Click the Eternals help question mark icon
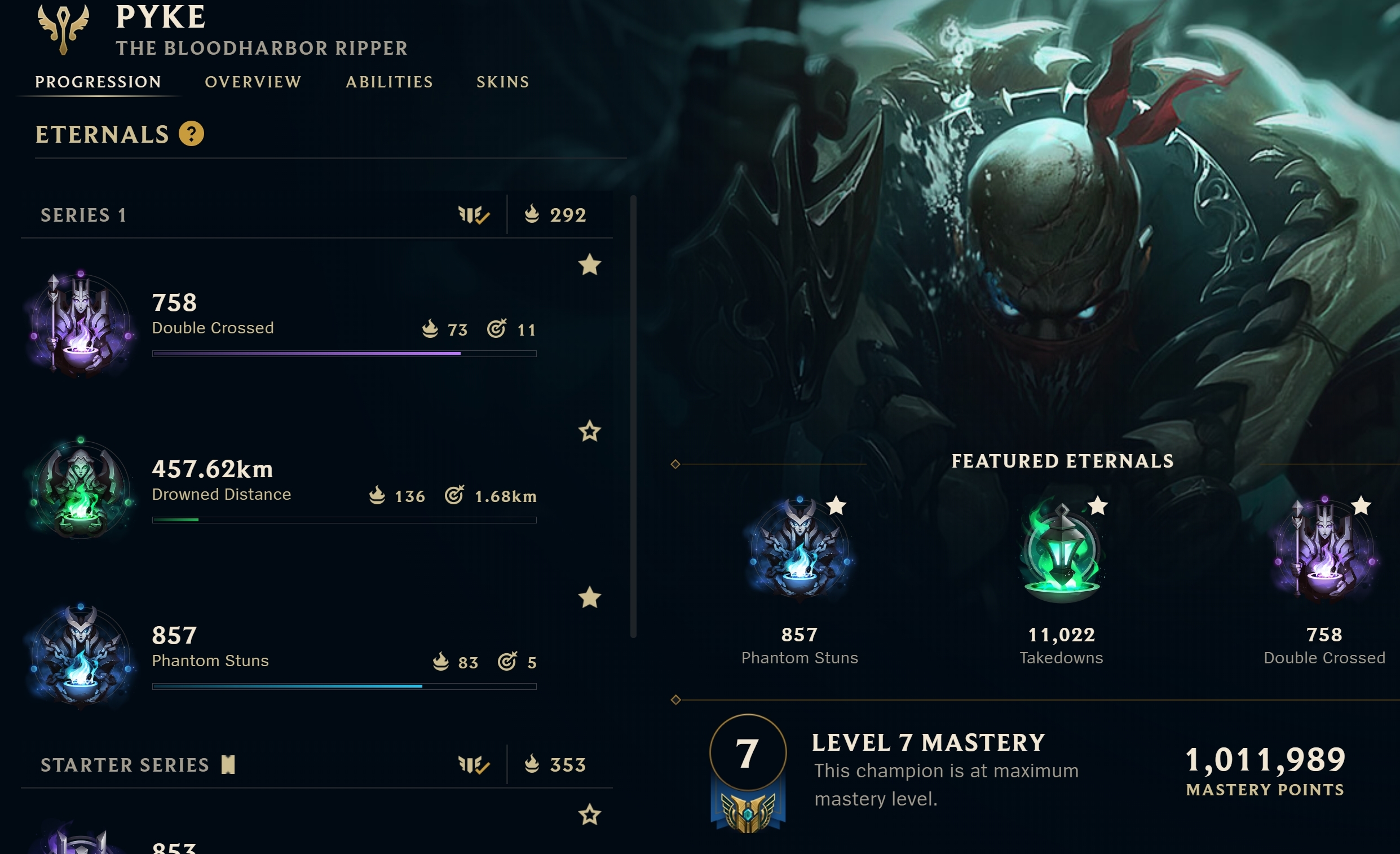 click(192, 134)
